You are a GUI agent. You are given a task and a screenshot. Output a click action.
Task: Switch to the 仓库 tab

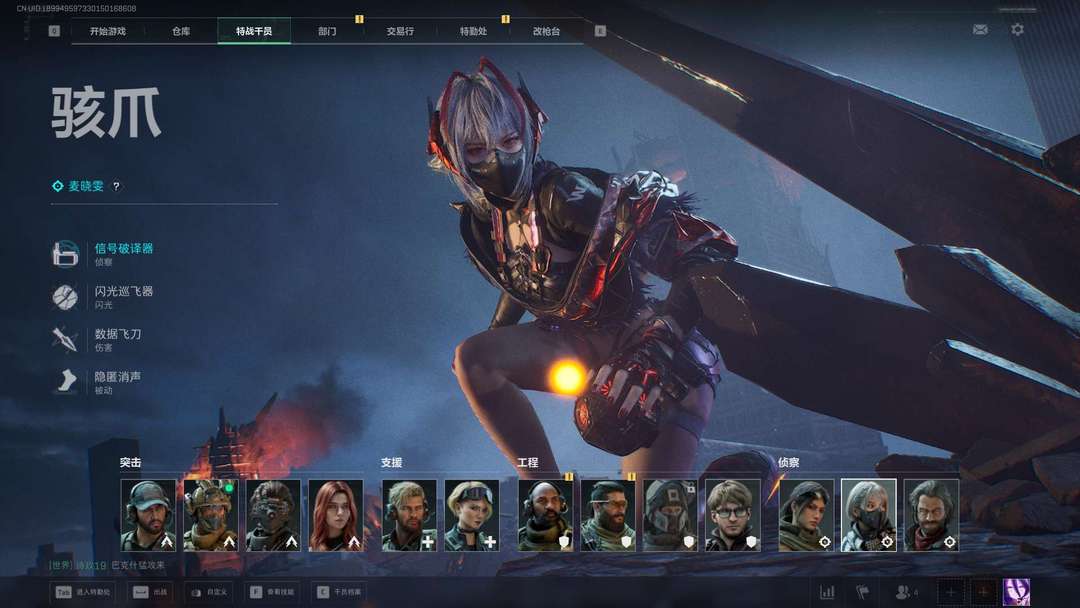pos(181,31)
